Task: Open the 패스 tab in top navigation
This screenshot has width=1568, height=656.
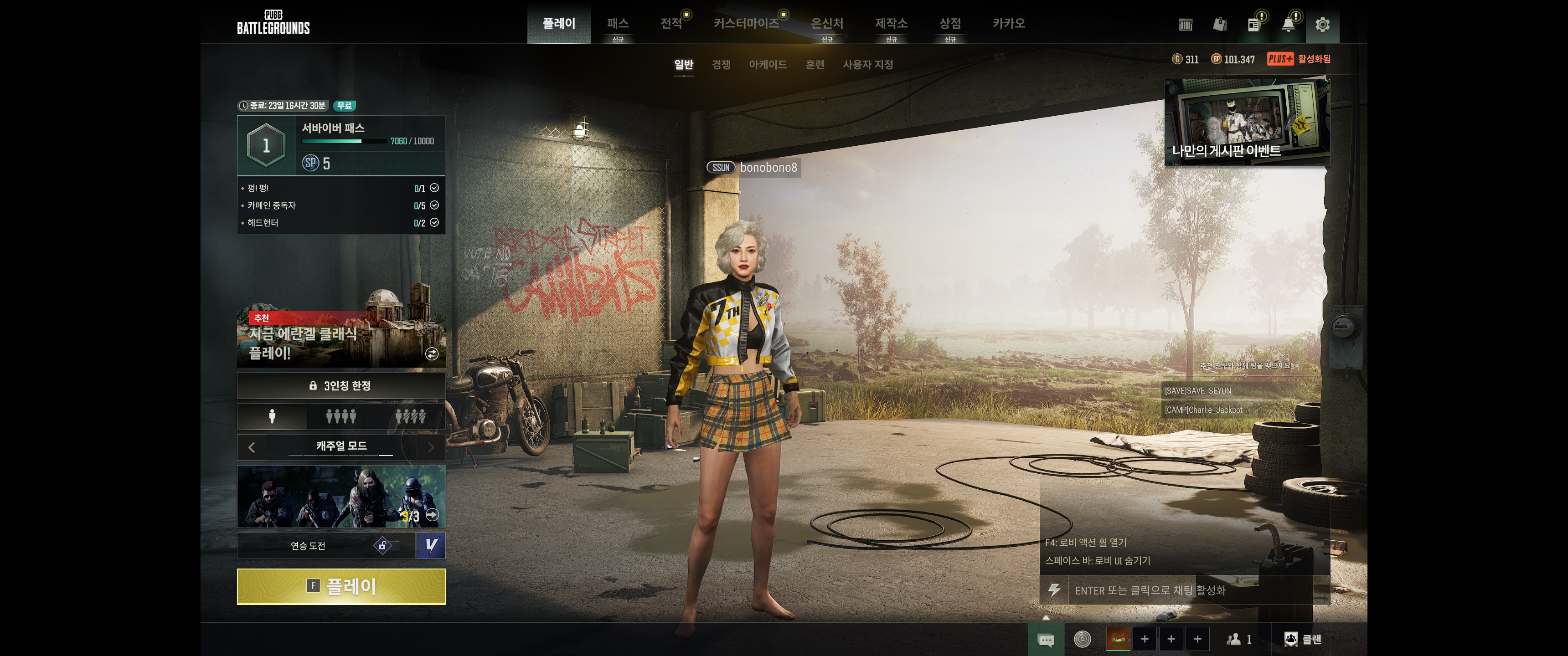Action: pos(617,24)
